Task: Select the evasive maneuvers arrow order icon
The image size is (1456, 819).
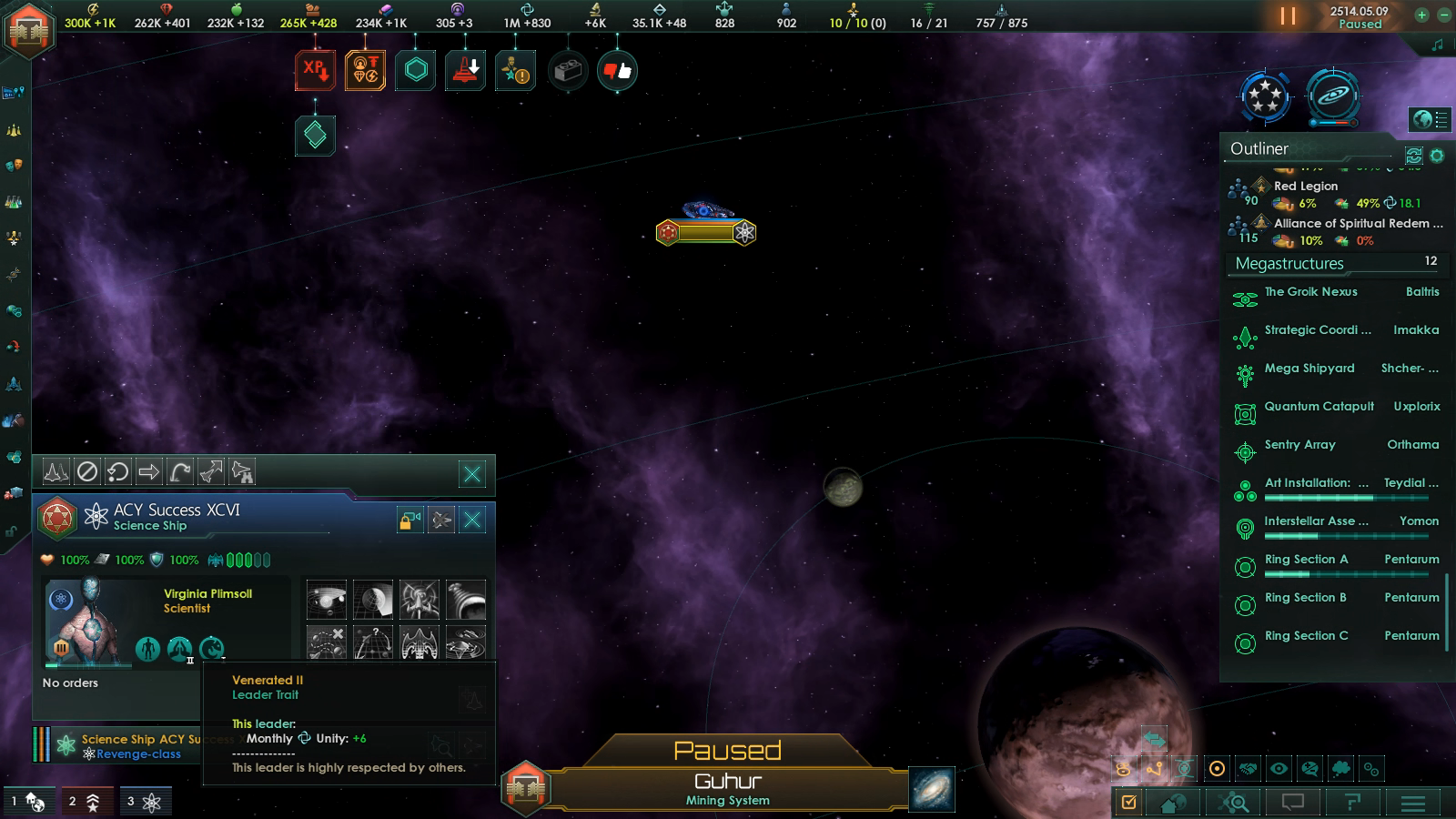Action: (x=212, y=471)
